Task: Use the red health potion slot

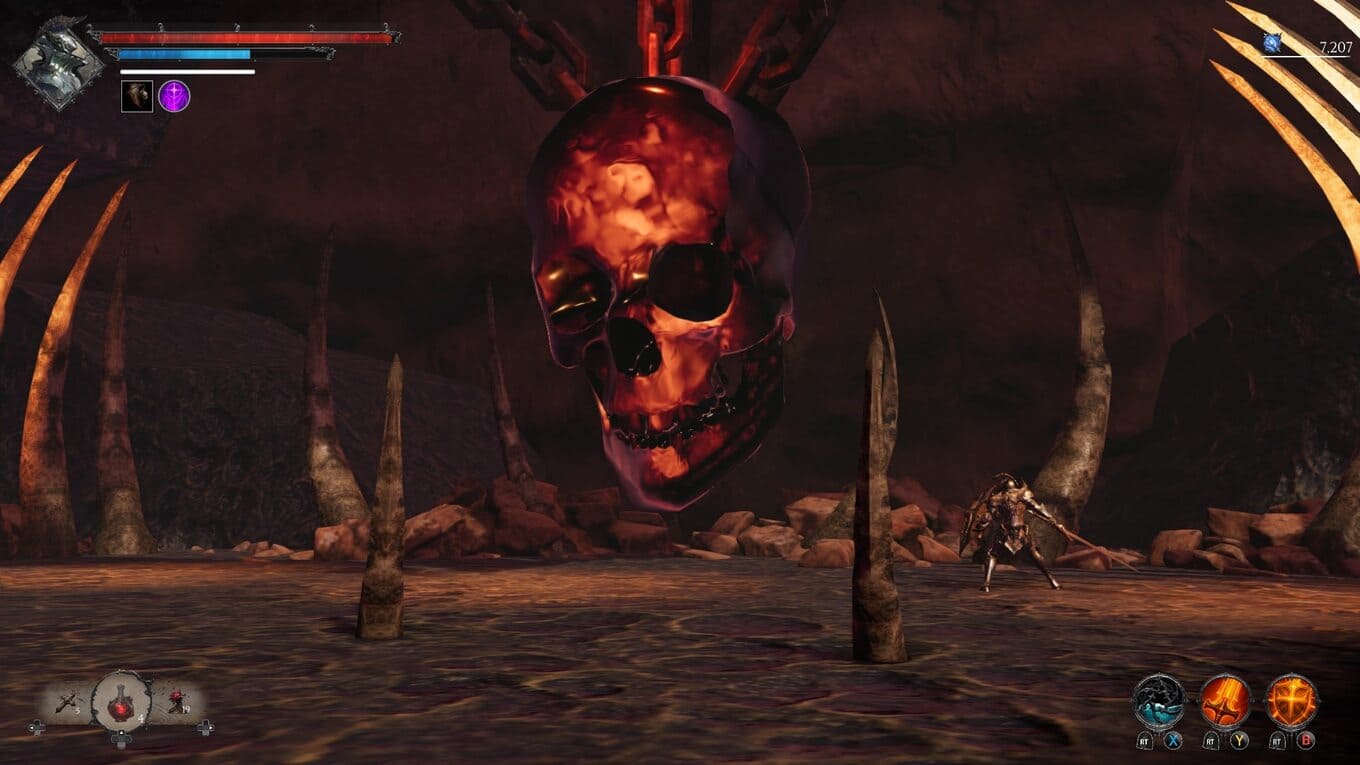Action: point(121,703)
